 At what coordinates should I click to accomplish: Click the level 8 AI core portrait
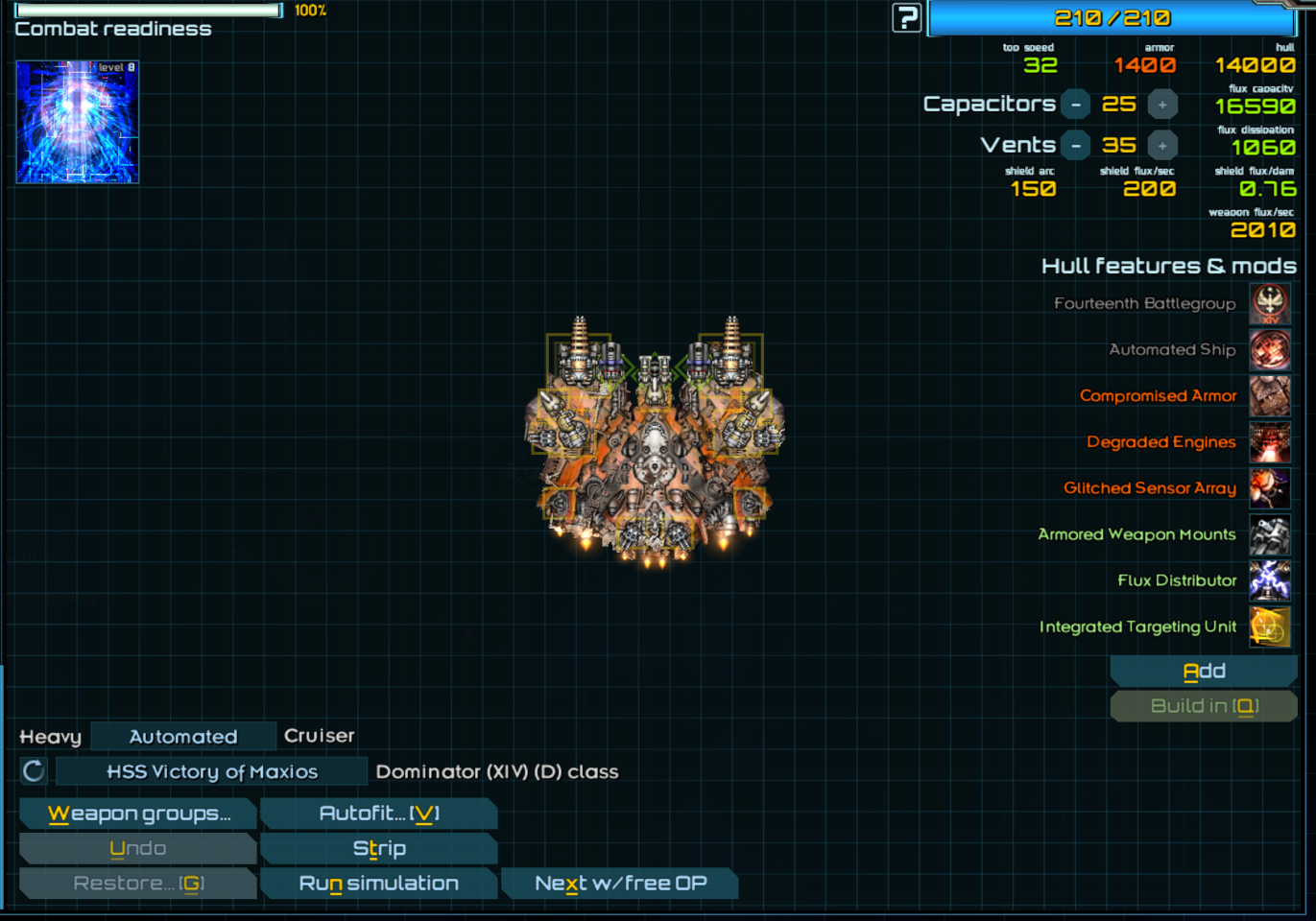[78, 122]
